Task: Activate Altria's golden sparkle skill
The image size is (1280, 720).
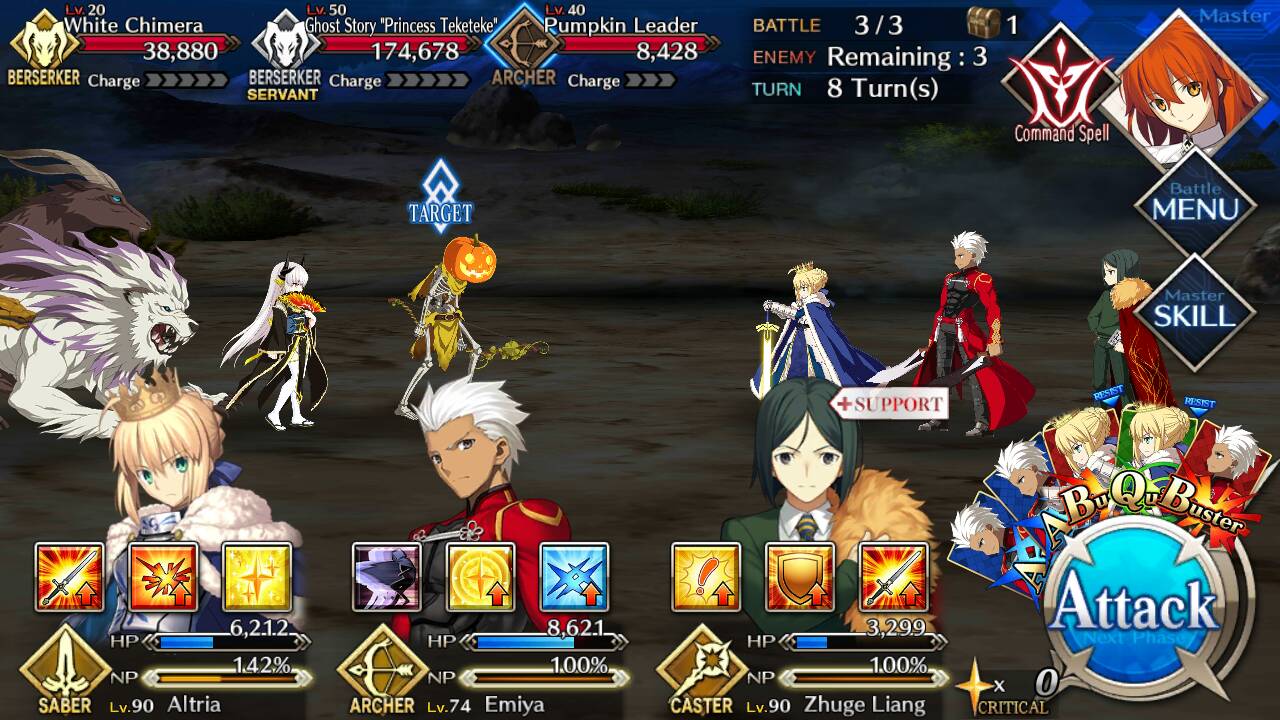Action: pos(256,577)
